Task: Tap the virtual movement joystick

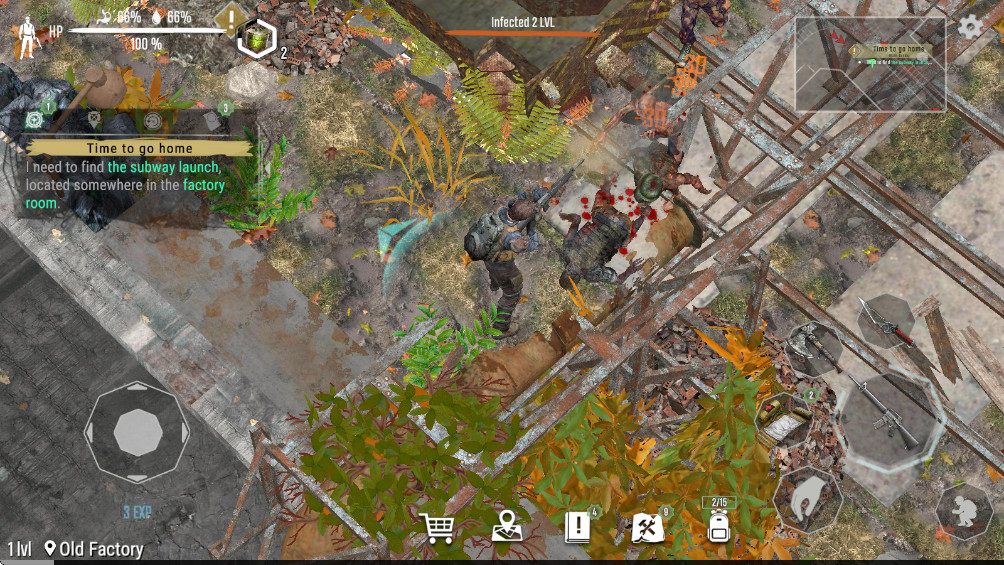Action: pyautogui.click(x=137, y=432)
